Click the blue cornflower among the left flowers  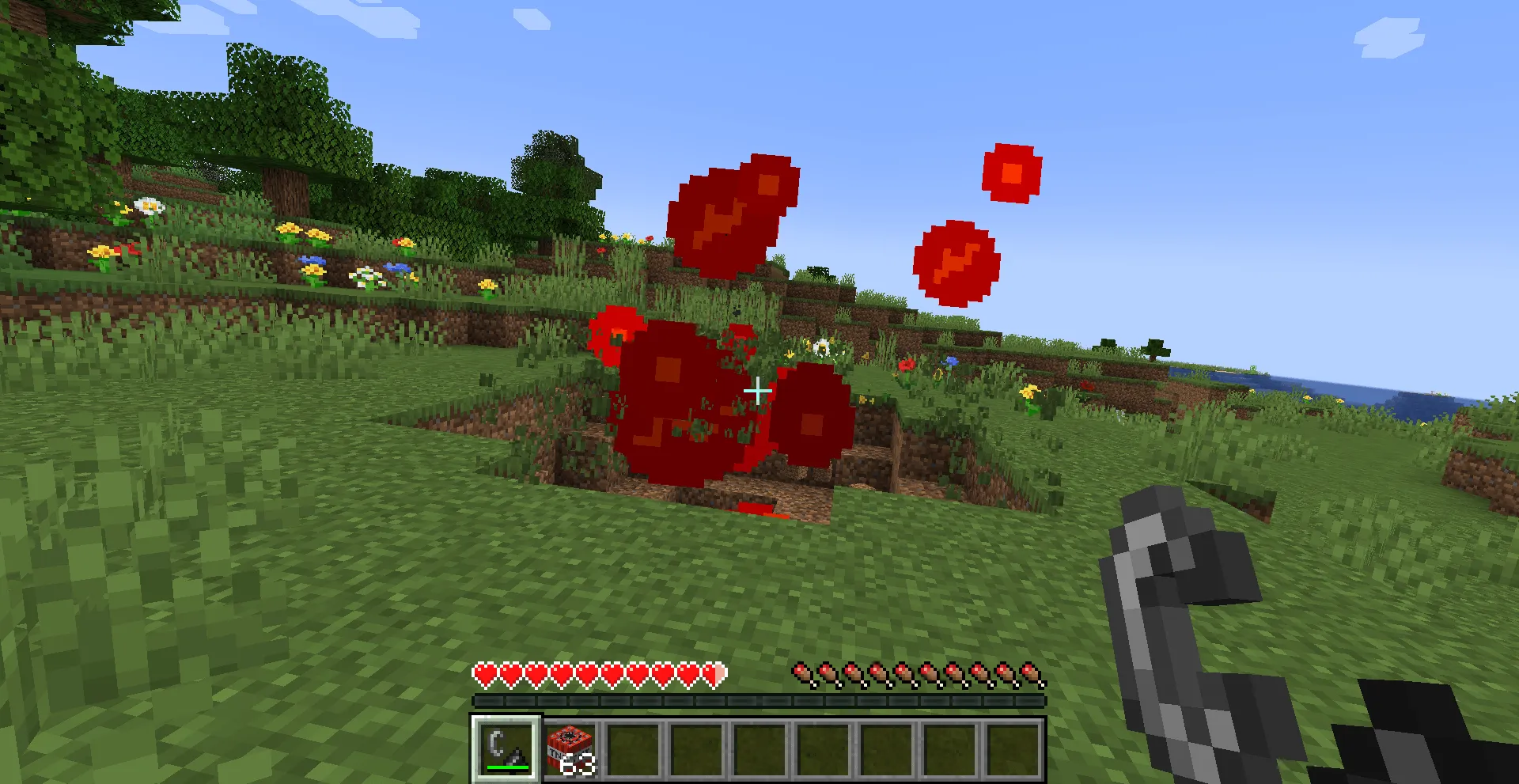pyautogui.click(x=313, y=259)
